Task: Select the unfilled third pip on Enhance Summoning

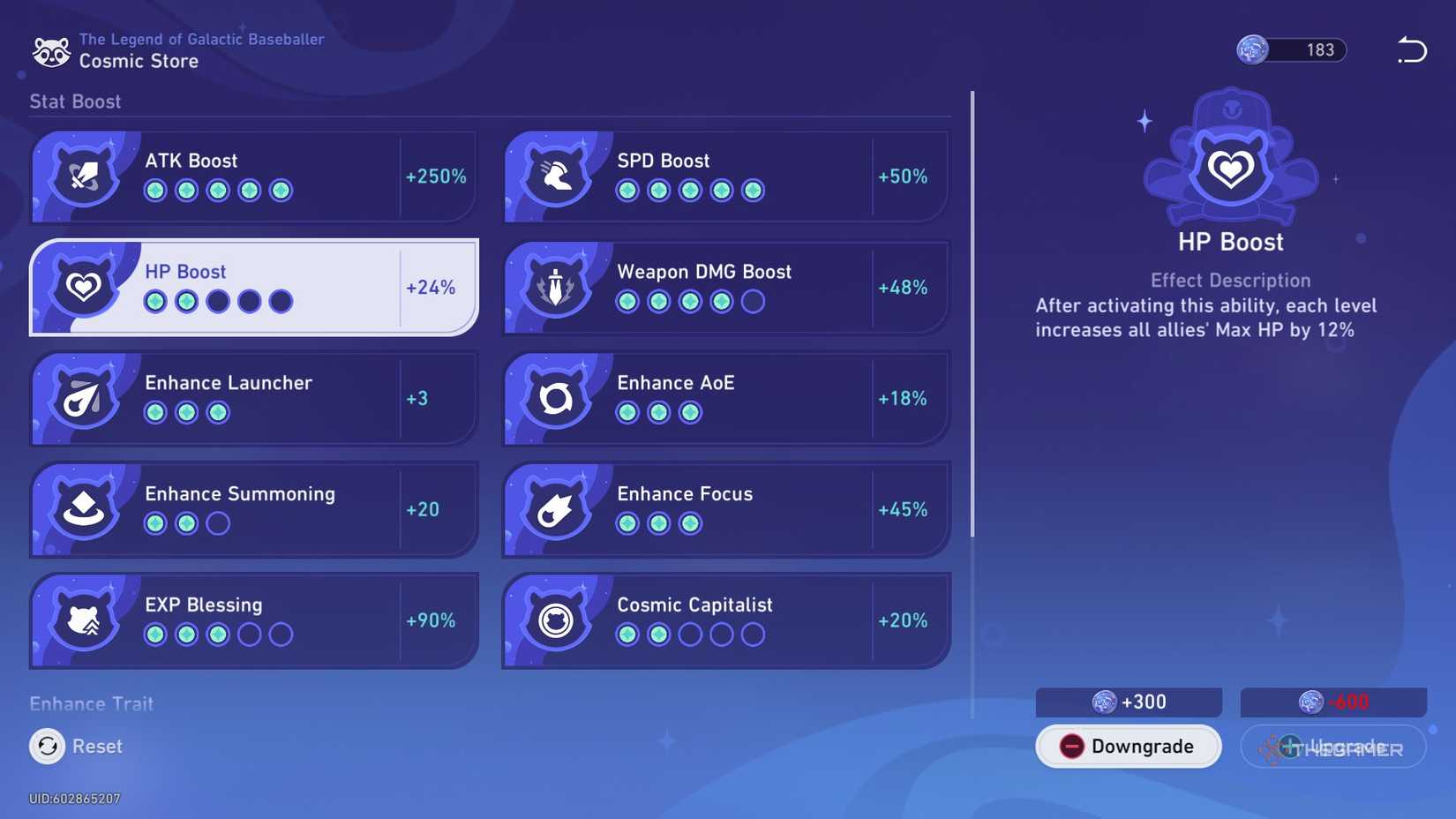Action: coord(217,523)
